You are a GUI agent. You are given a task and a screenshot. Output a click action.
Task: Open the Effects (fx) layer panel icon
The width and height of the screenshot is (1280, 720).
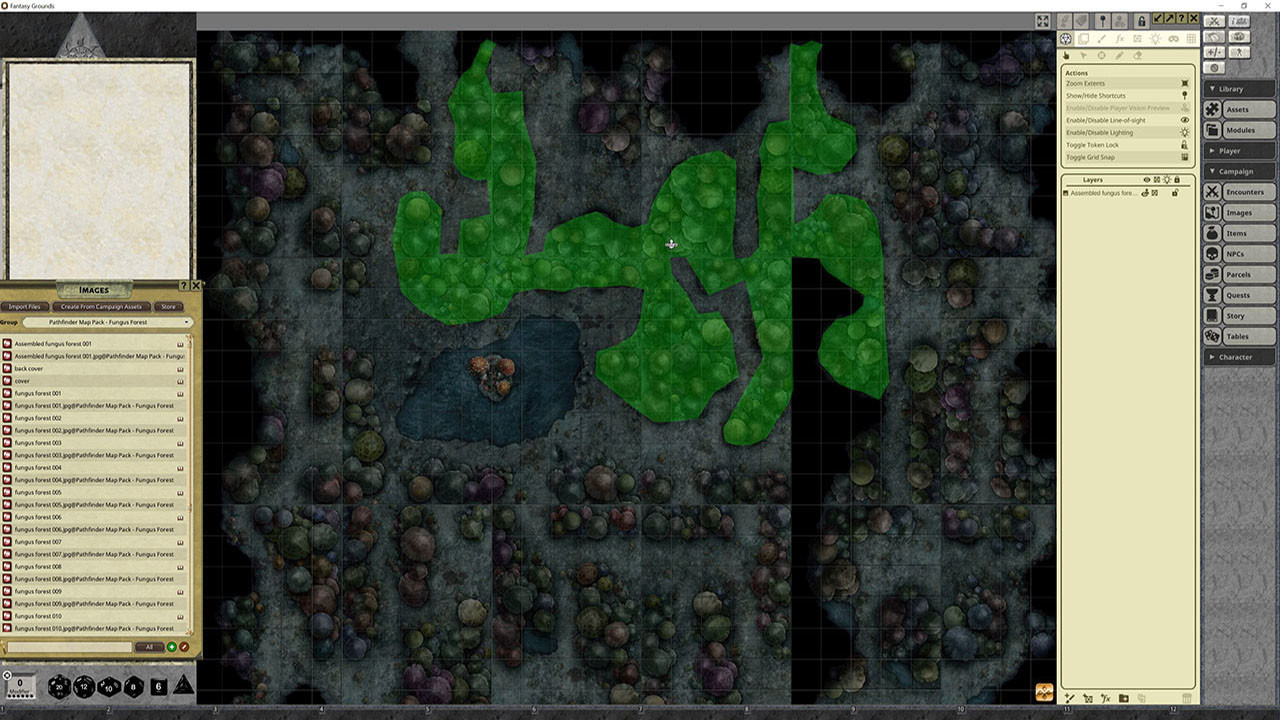(1121, 39)
